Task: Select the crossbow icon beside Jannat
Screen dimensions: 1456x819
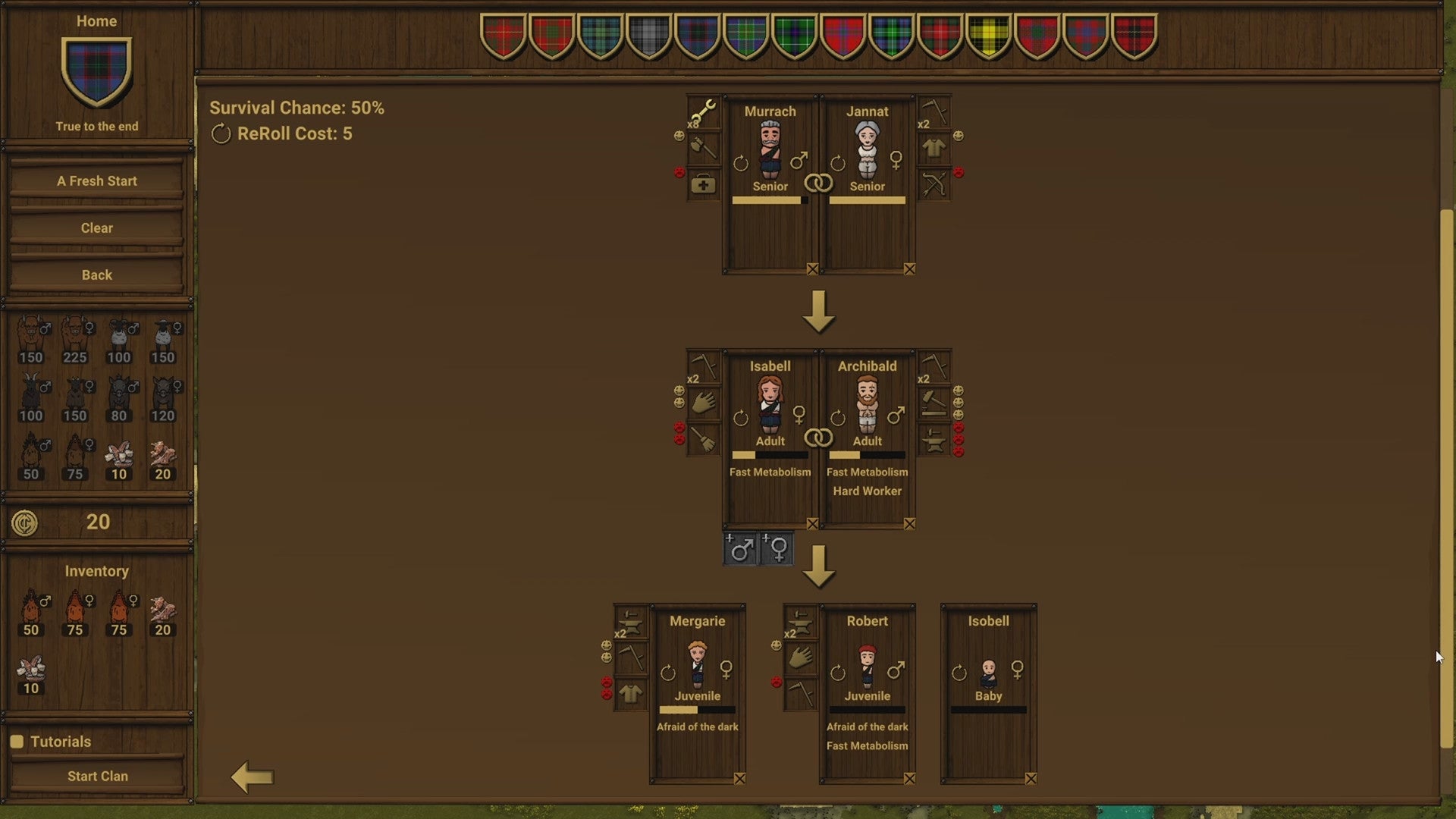Action: [936, 182]
